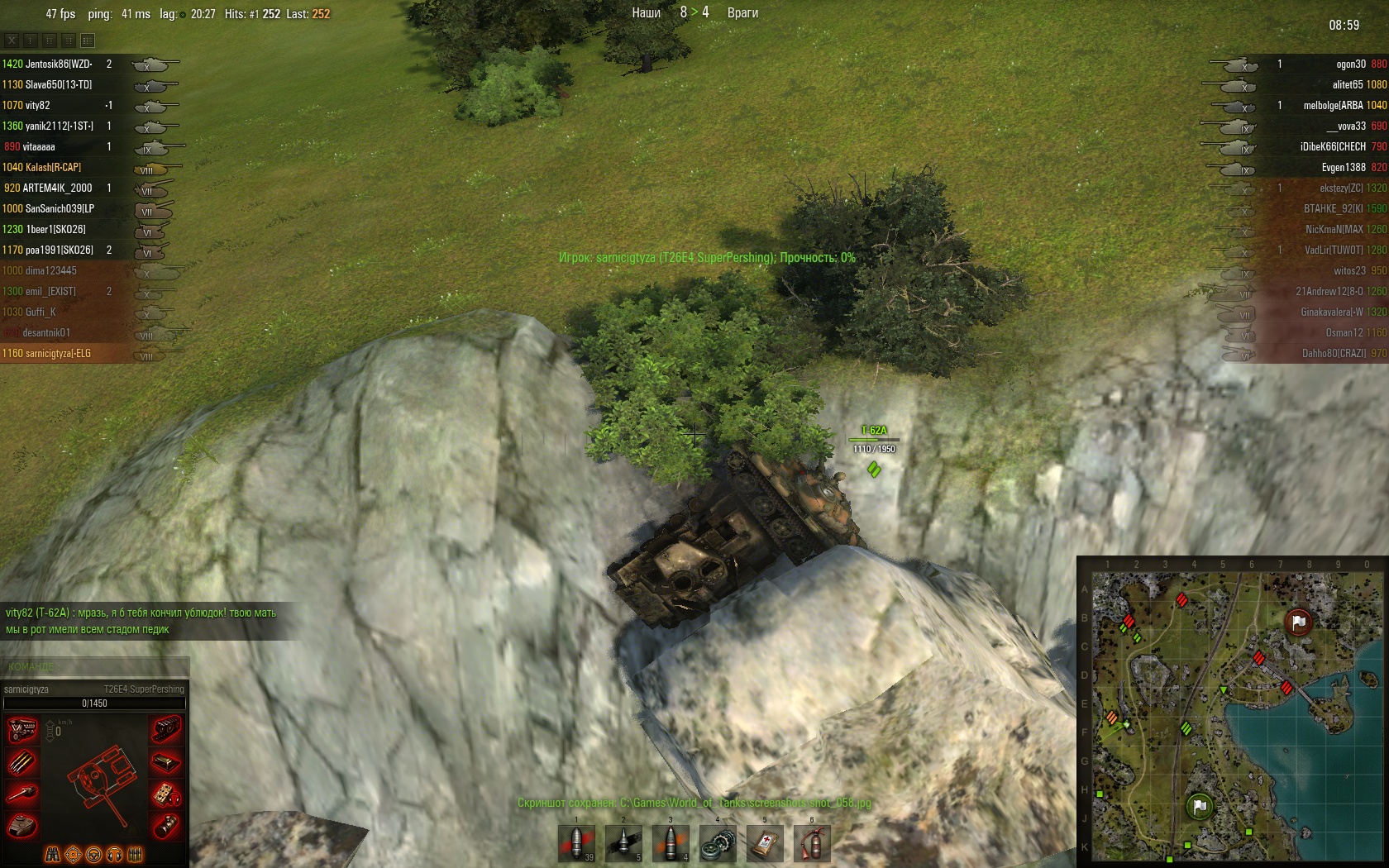This screenshot has height=868, width=1389.
Task: Use the first aid kit consumable
Action: [765, 843]
